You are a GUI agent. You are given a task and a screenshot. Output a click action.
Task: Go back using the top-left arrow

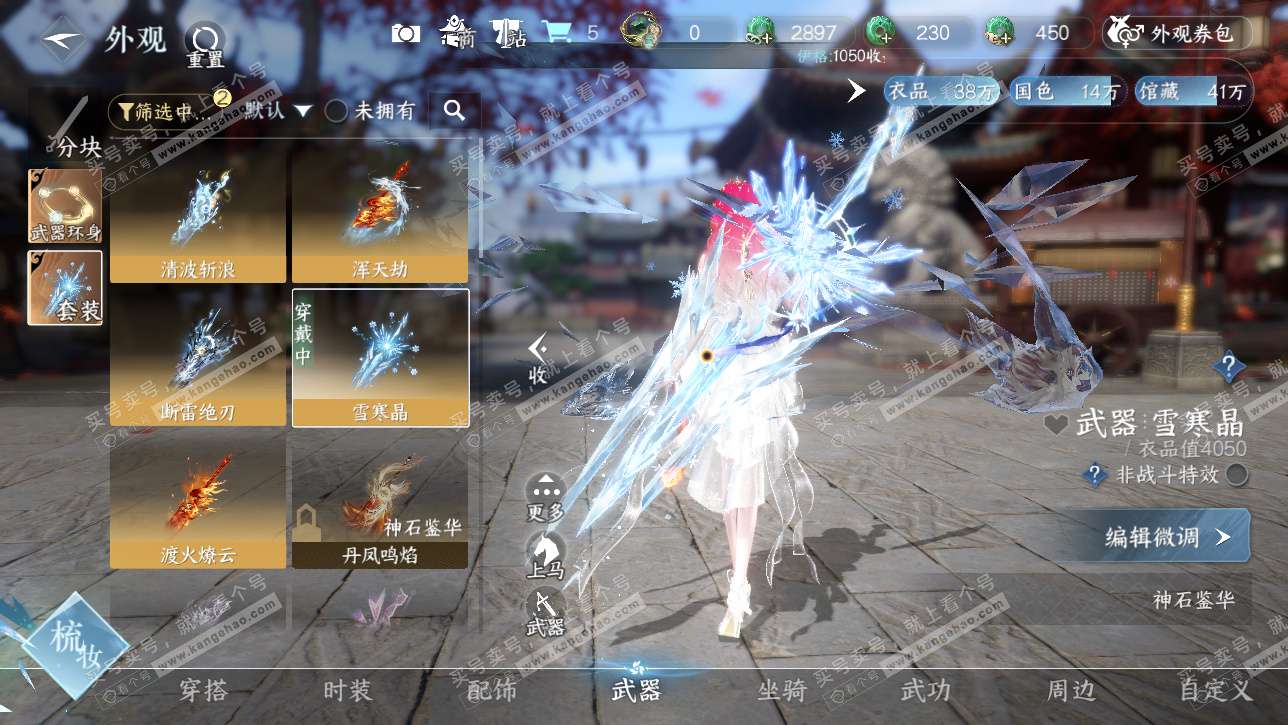pos(64,40)
